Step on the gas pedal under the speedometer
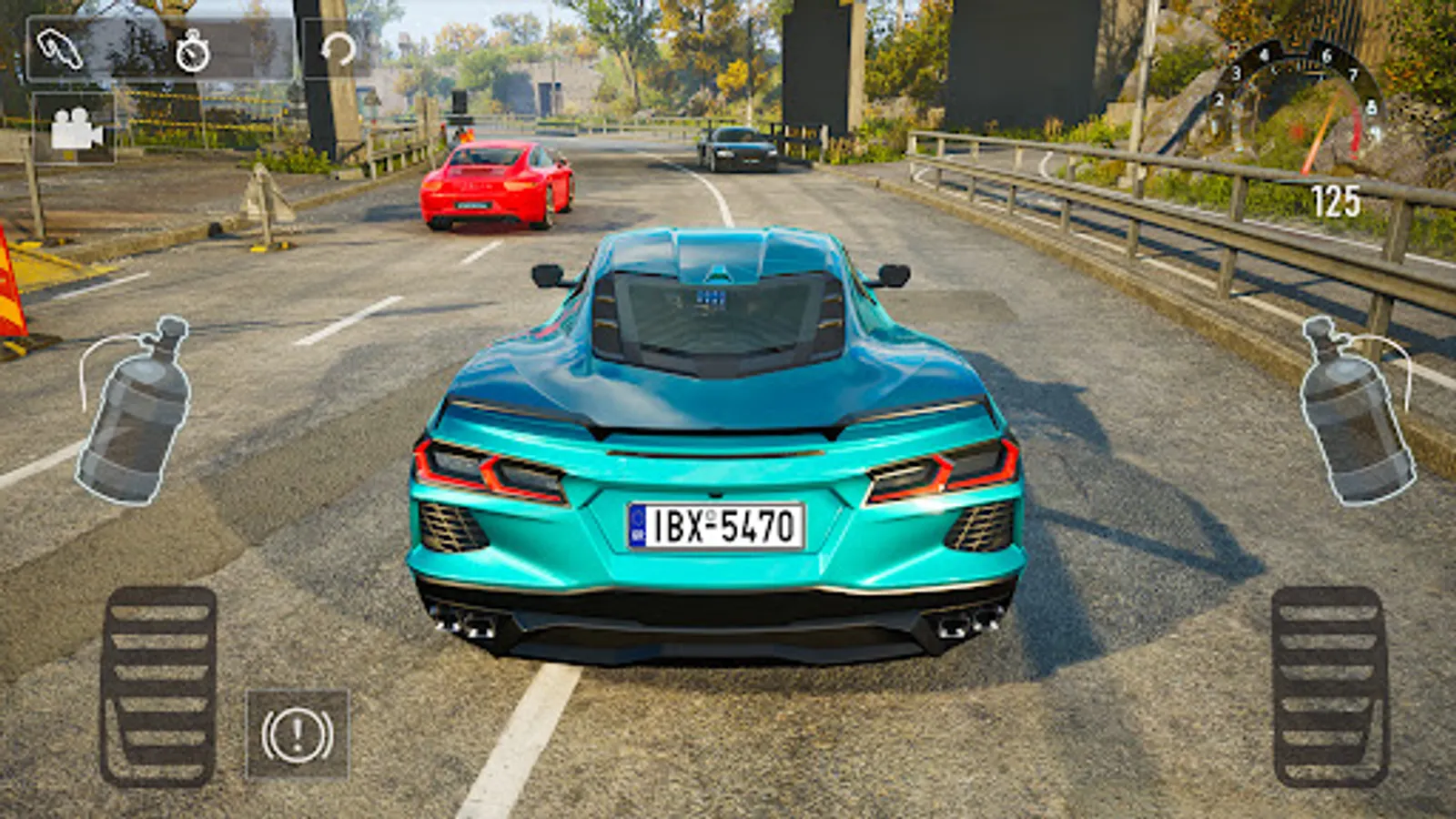 pos(1330,686)
